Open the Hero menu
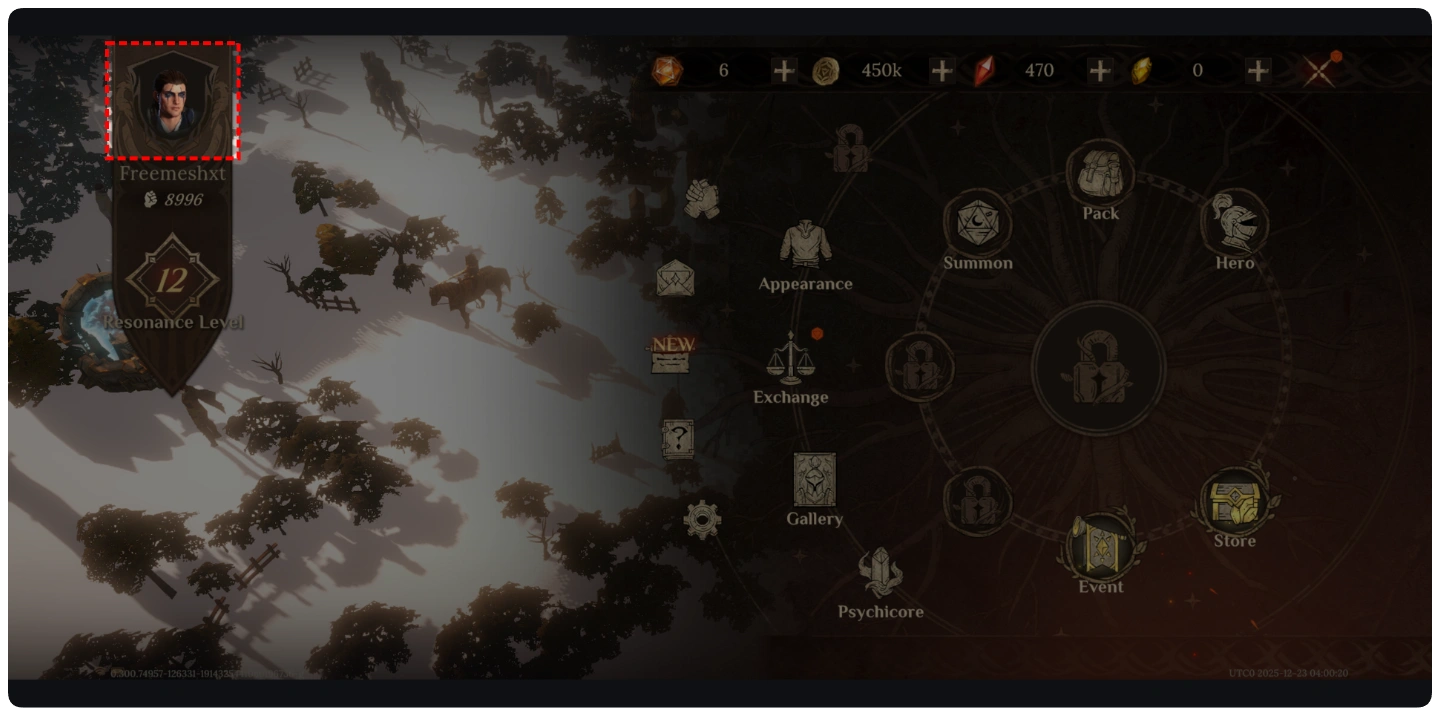The height and width of the screenshot is (716, 1440). click(x=1234, y=224)
